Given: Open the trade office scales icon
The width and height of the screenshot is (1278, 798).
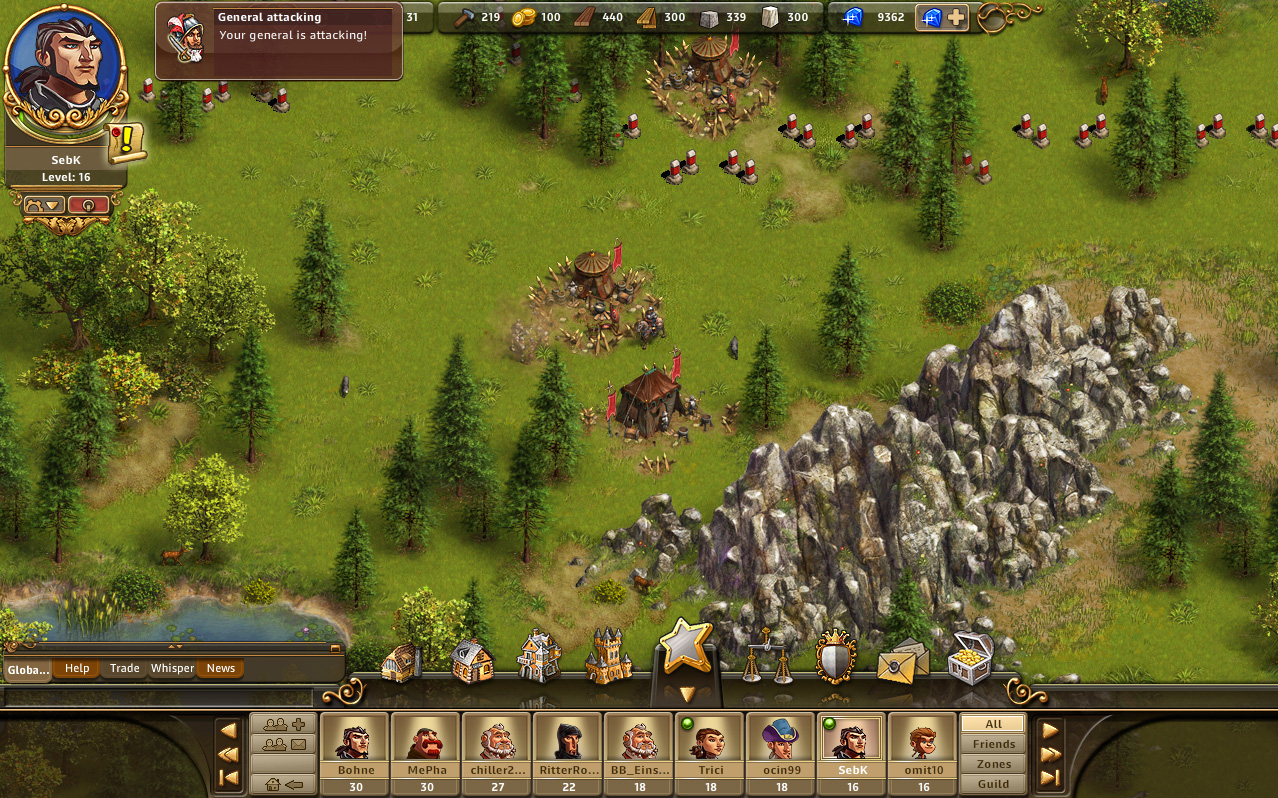Looking at the screenshot, I should pyautogui.click(x=768, y=658).
